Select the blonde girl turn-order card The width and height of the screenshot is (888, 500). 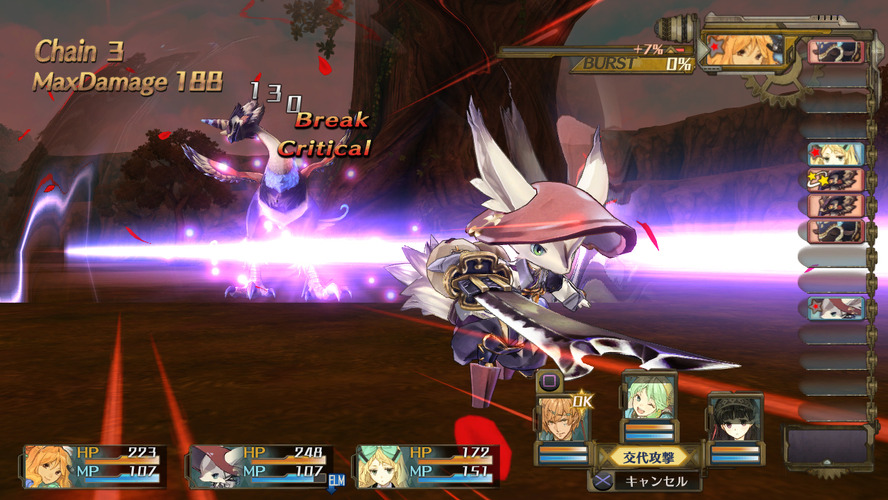tap(835, 154)
